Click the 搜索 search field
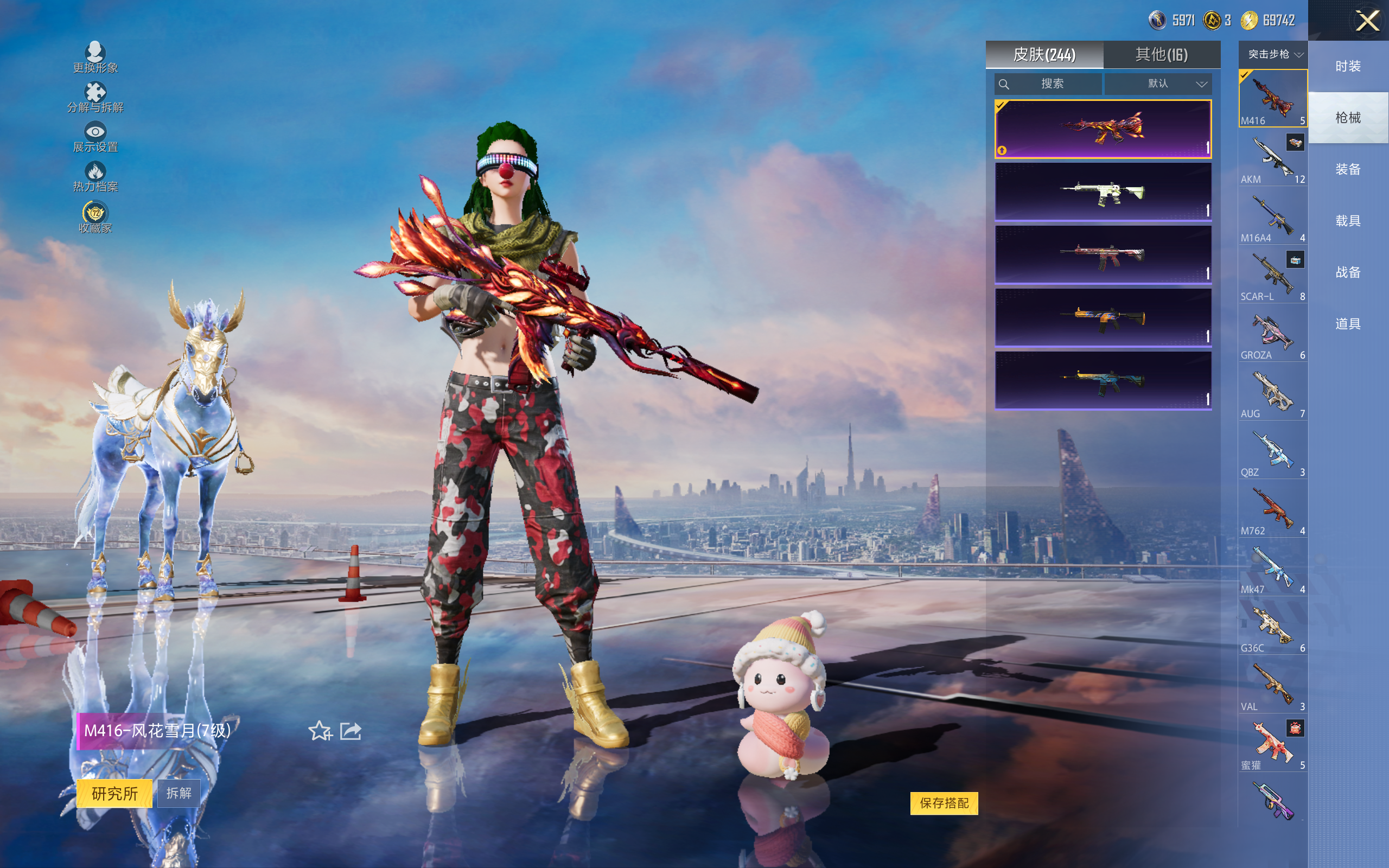Image resolution: width=1389 pixels, height=868 pixels. (x=1048, y=84)
